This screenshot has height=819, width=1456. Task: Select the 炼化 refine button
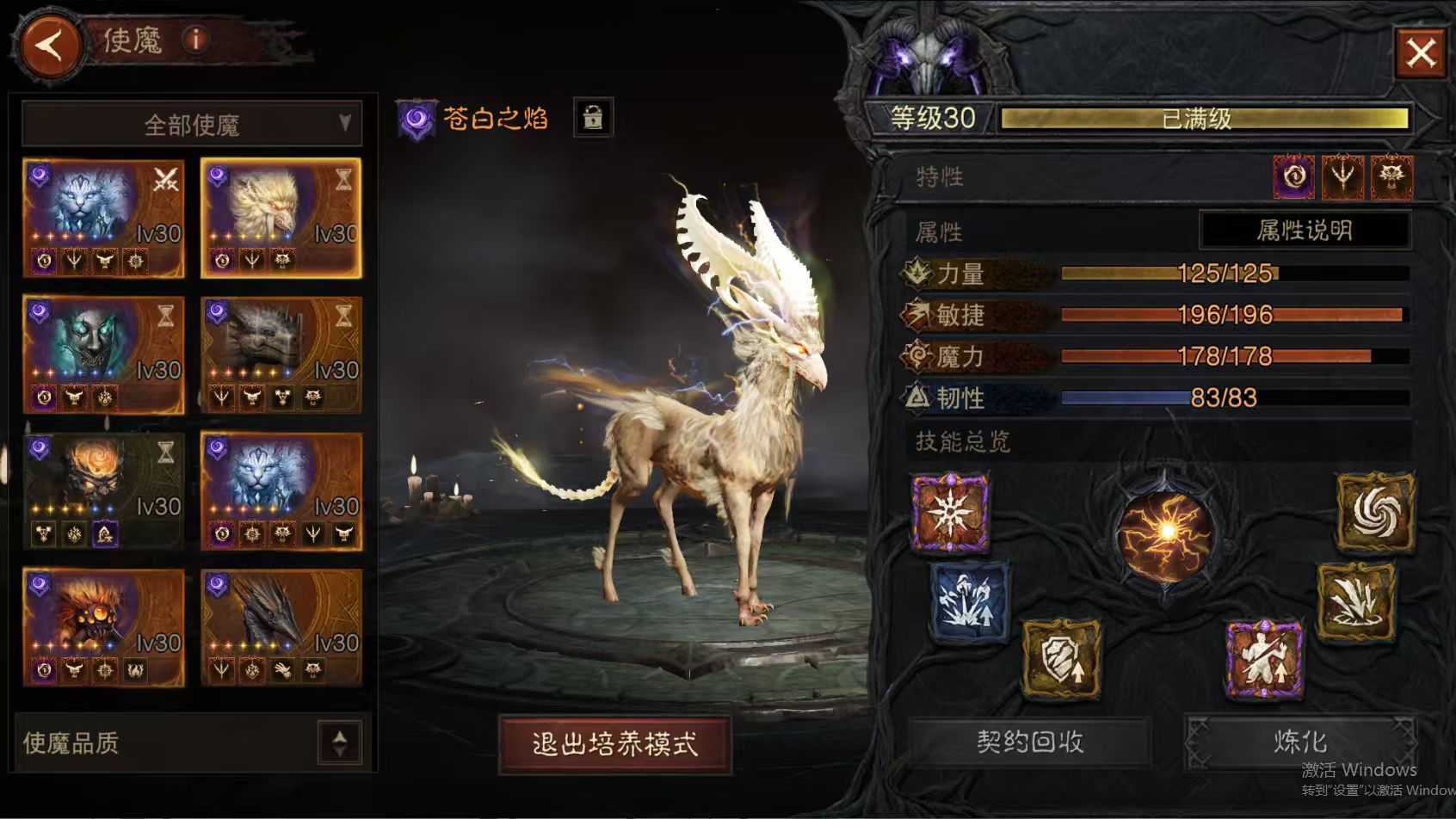1299,742
